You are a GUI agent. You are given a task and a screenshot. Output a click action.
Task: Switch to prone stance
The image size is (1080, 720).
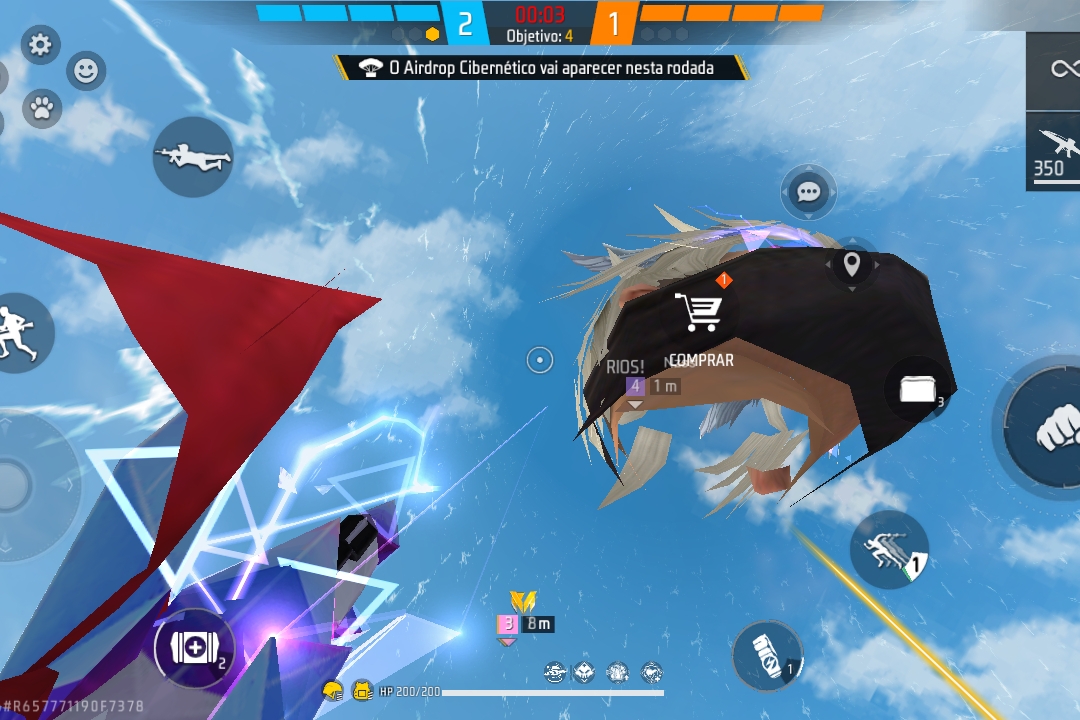click(193, 157)
